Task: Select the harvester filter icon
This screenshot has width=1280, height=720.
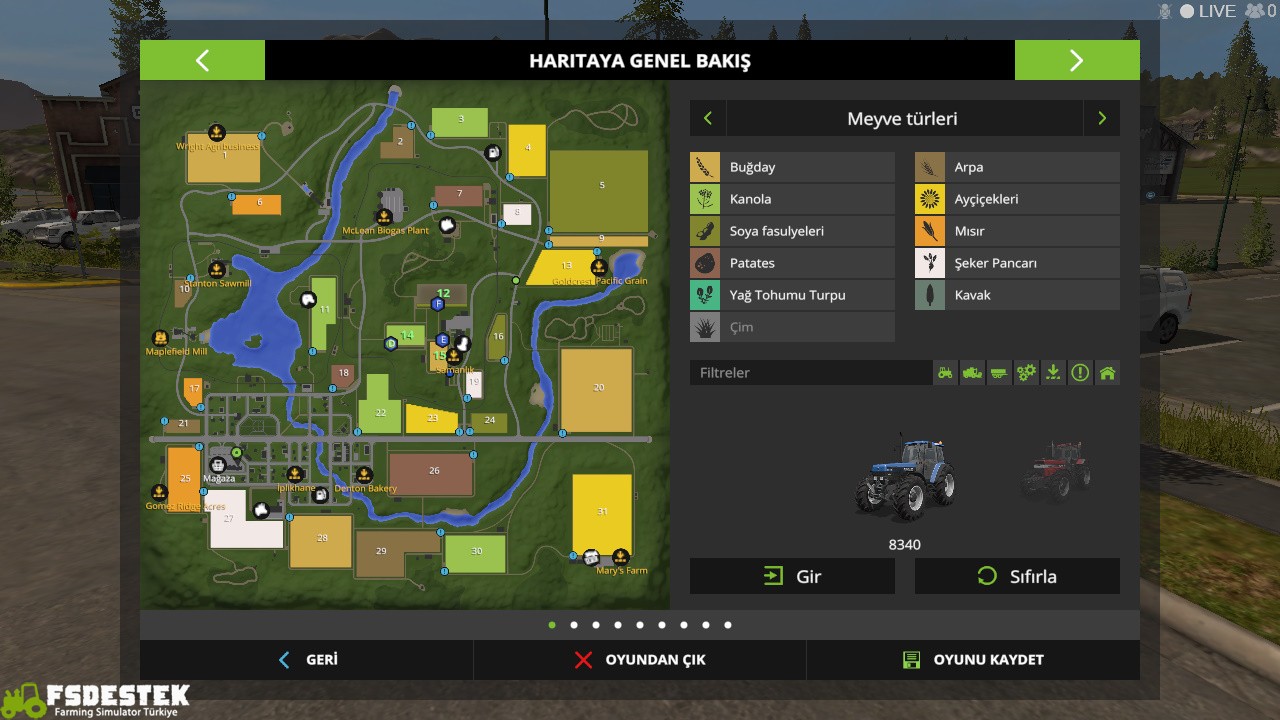Action: coord(971,372)
